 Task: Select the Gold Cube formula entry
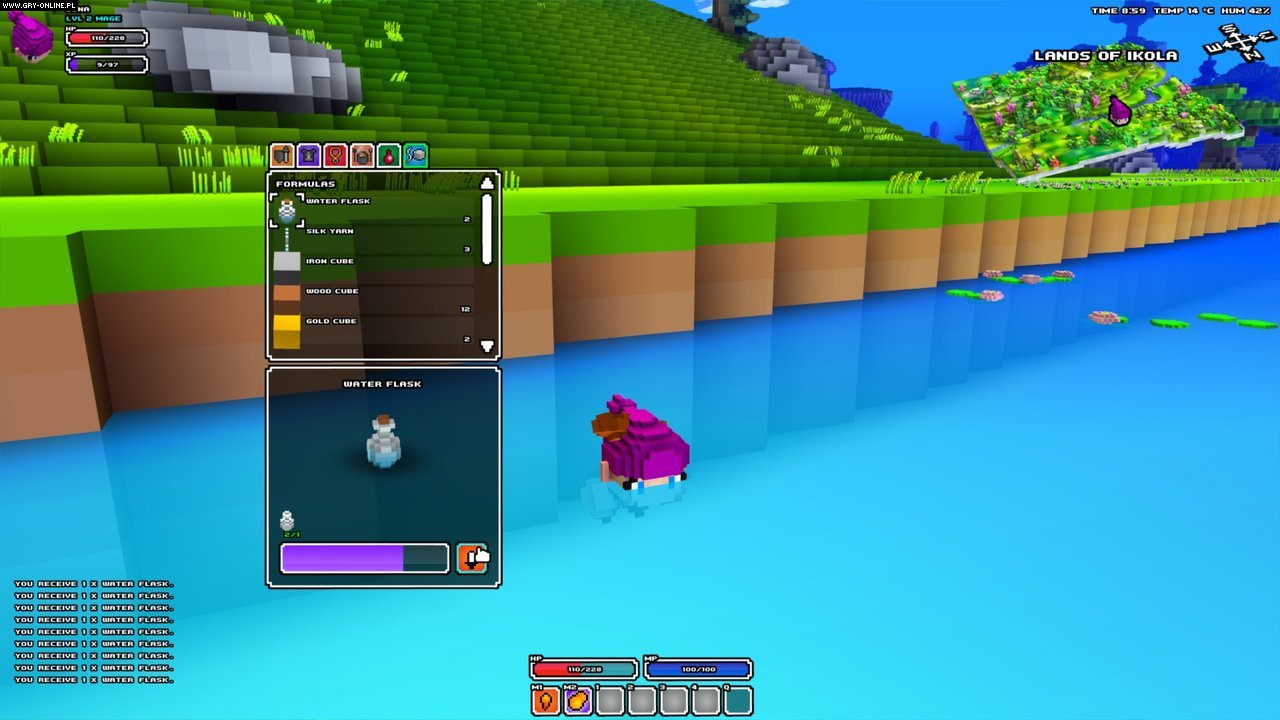[330, 321]
